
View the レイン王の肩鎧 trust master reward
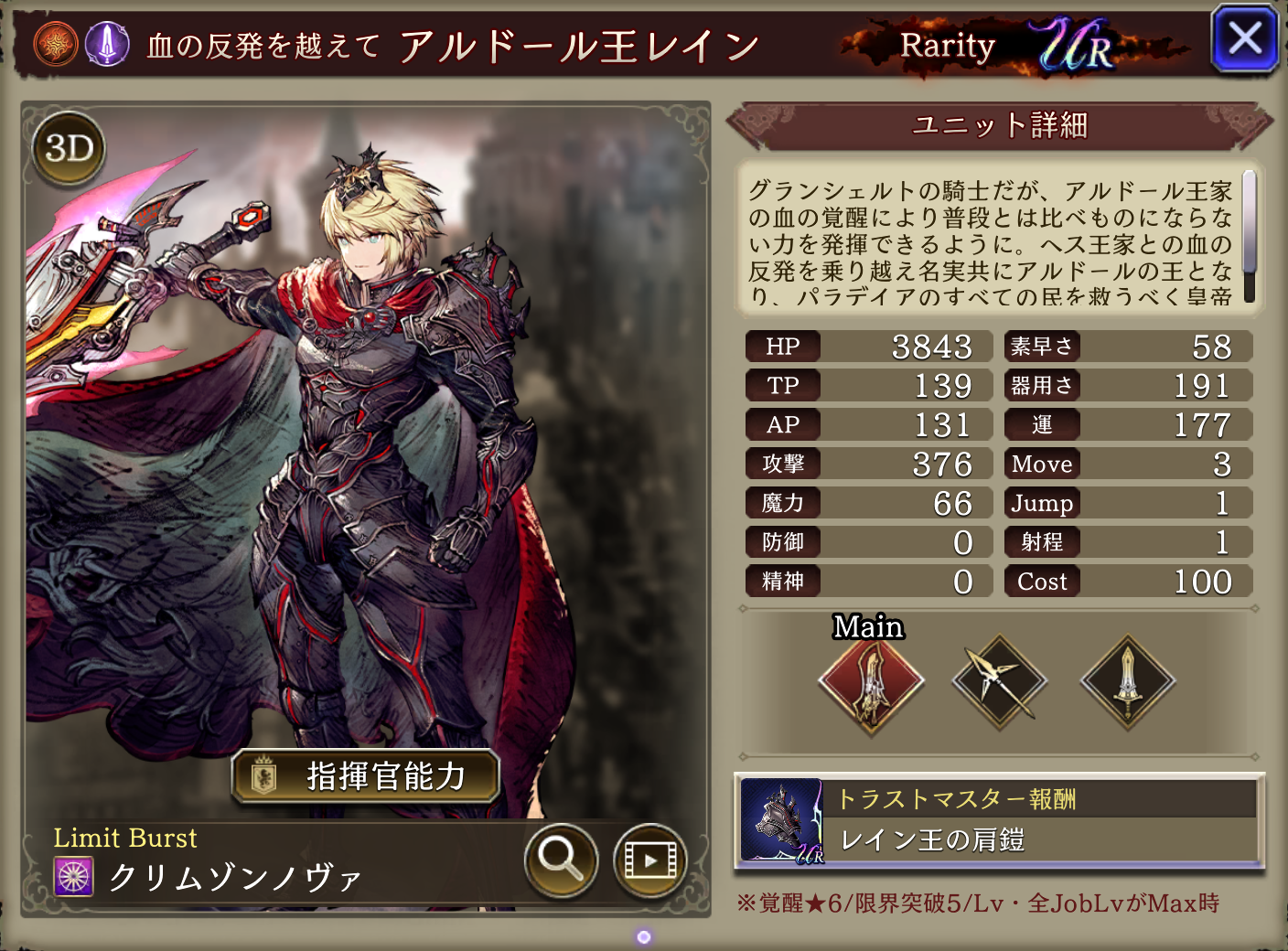point(999,821)
